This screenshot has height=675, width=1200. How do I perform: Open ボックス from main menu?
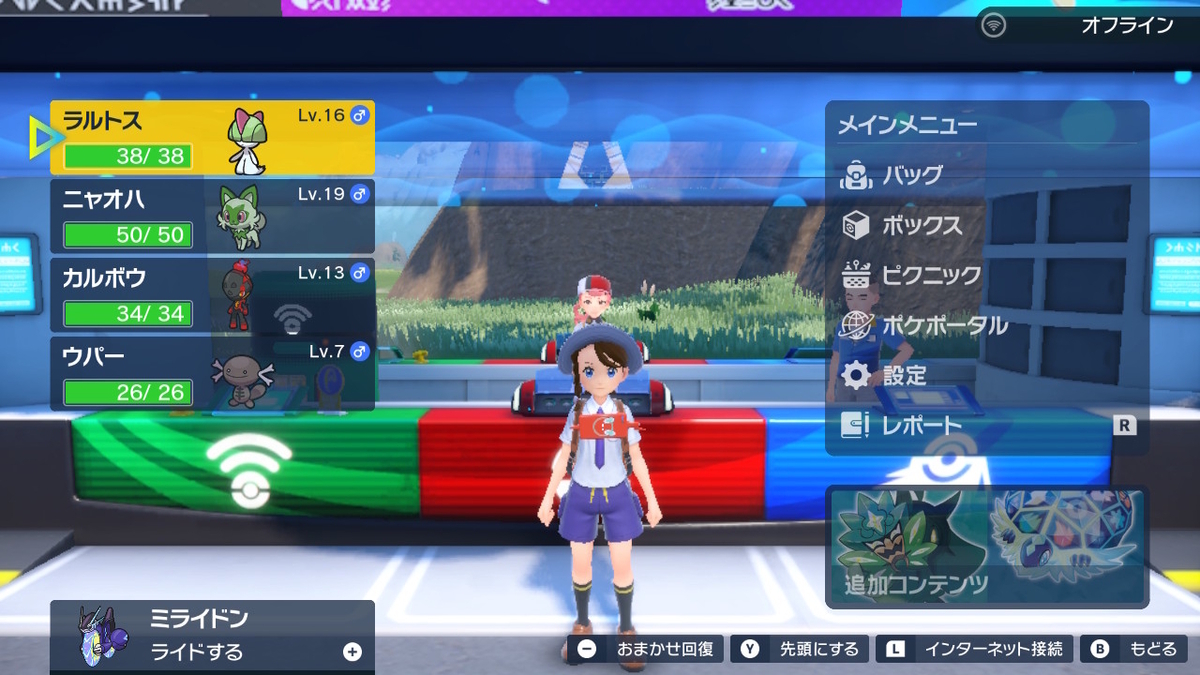click(921, 225)
